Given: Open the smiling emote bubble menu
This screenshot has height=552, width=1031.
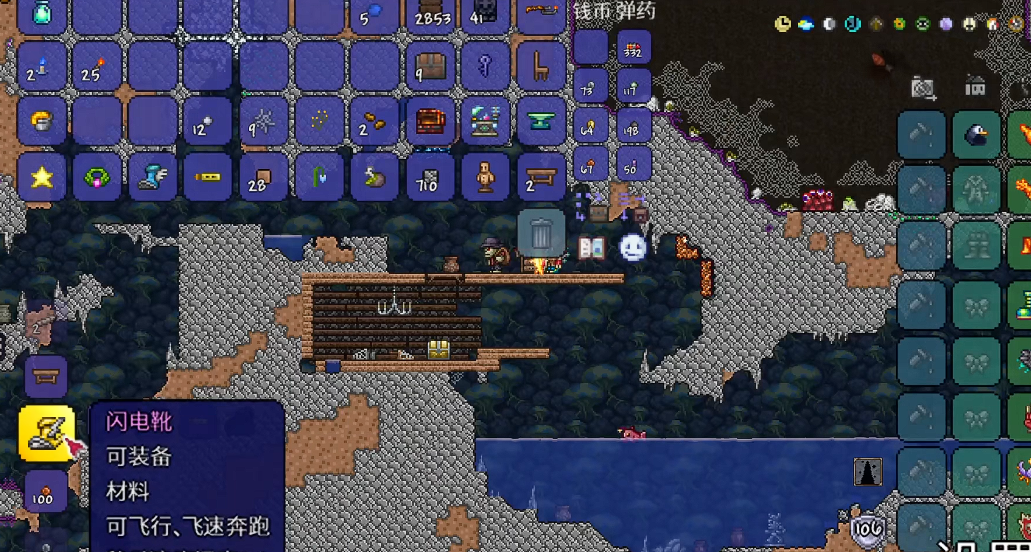Looking at the screenshot, I should point(632,246).
